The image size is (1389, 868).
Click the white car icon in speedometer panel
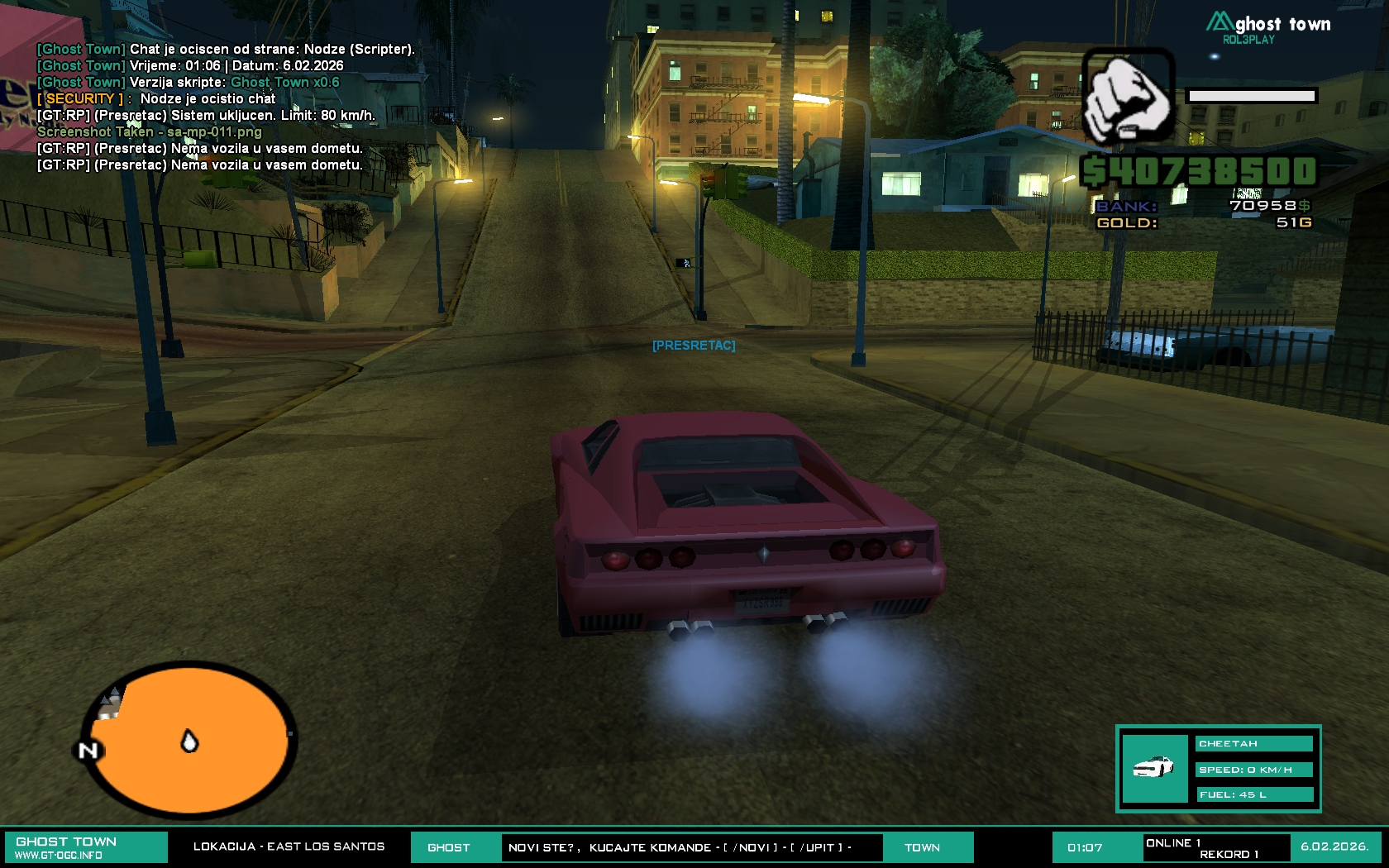[1153, 767]
